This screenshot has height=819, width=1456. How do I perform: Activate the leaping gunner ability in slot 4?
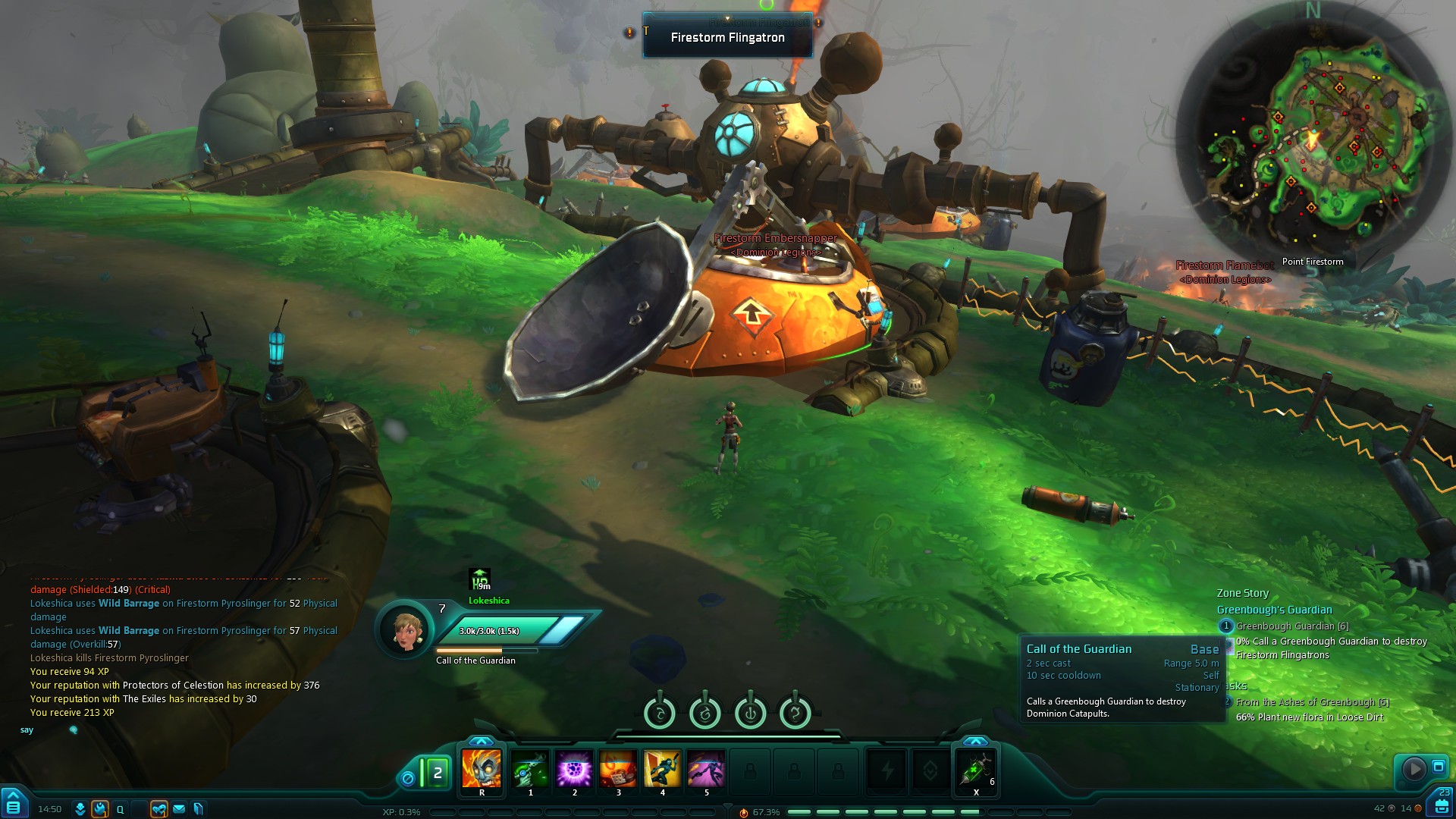pos(662,769)
